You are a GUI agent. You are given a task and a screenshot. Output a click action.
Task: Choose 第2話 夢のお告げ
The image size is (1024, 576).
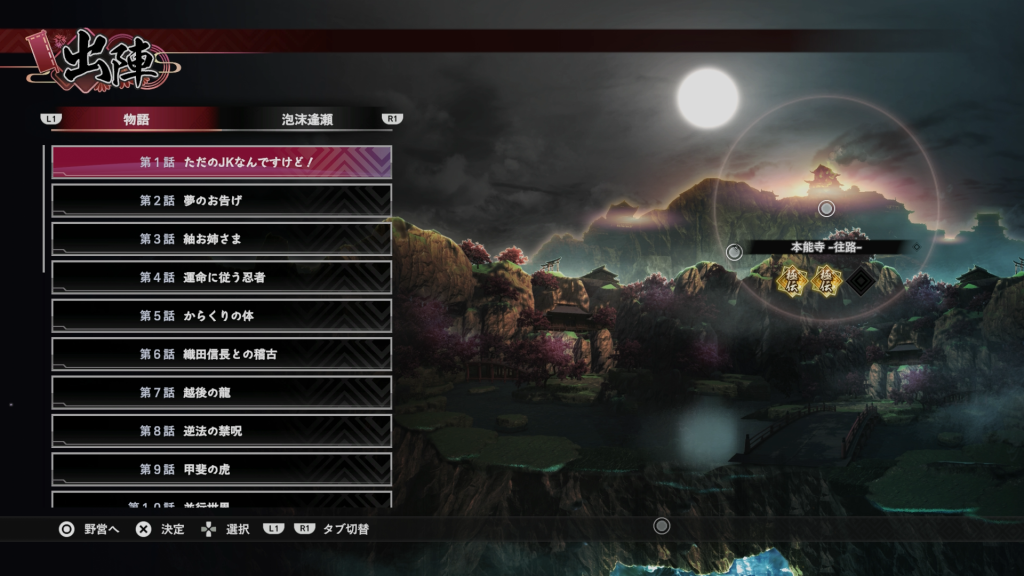coord(221,200)
